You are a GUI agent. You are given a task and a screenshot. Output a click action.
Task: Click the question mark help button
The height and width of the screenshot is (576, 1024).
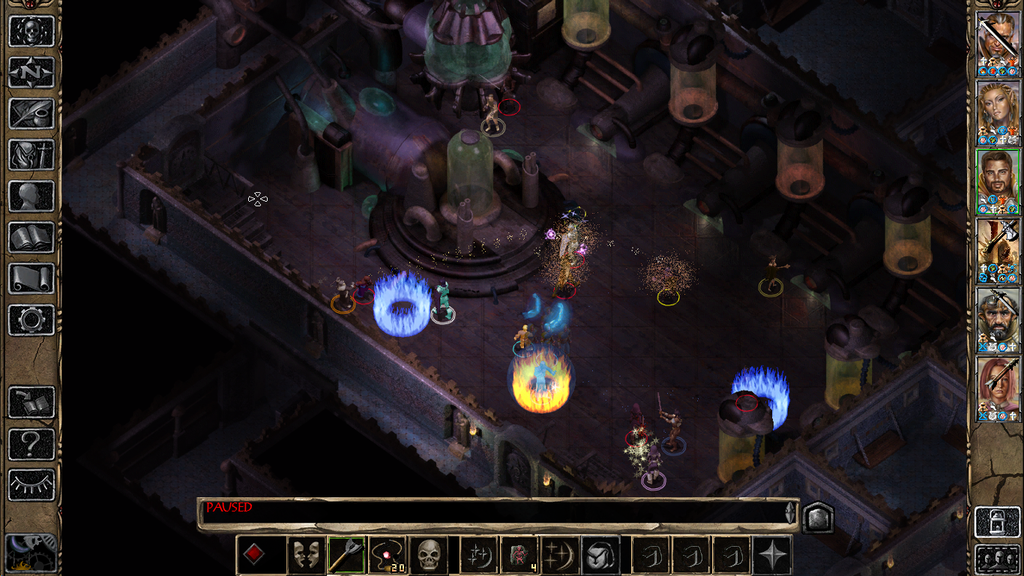coord(31,444)
